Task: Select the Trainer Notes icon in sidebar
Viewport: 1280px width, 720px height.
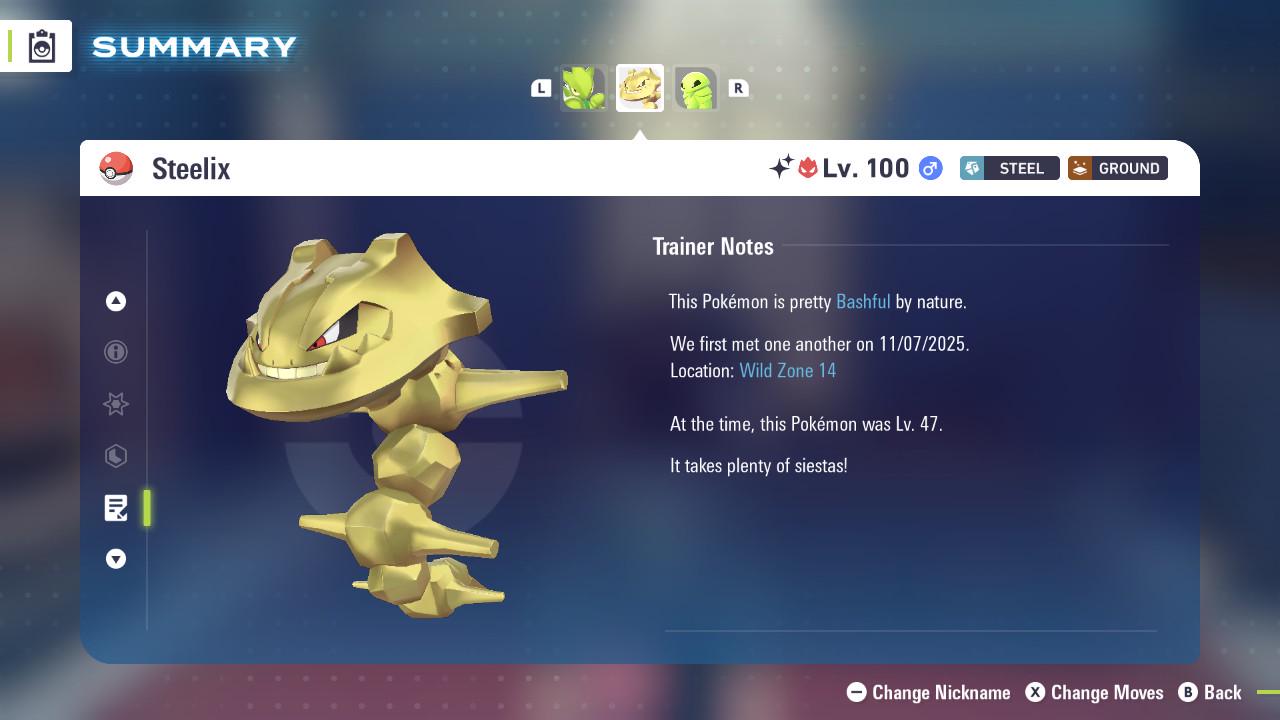Action: tap(116, 508)
